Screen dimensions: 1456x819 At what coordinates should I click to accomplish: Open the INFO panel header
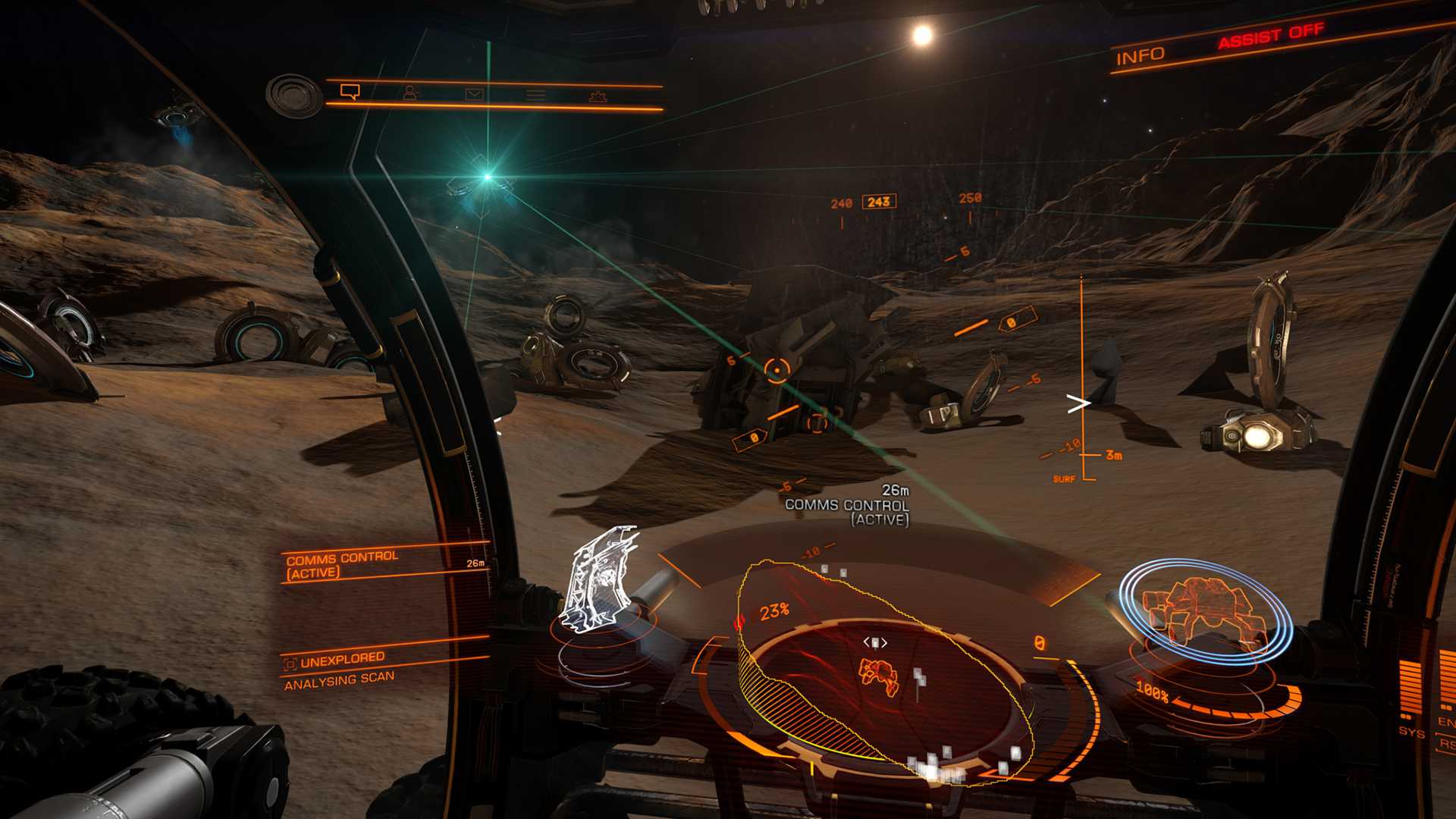[1140, 56]
